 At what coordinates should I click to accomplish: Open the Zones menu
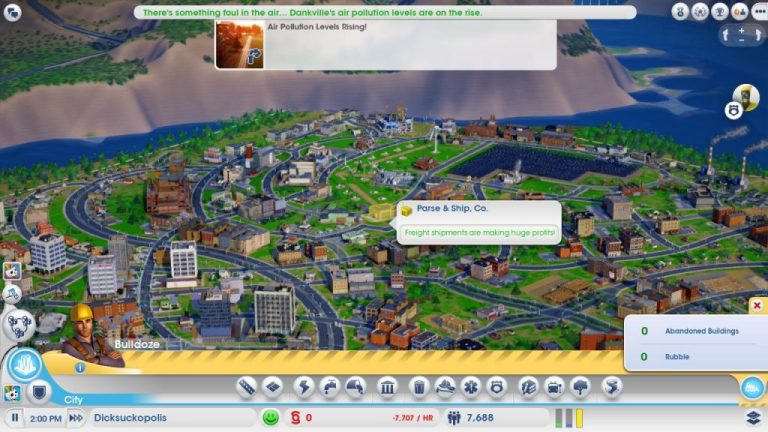coord(272,387)
